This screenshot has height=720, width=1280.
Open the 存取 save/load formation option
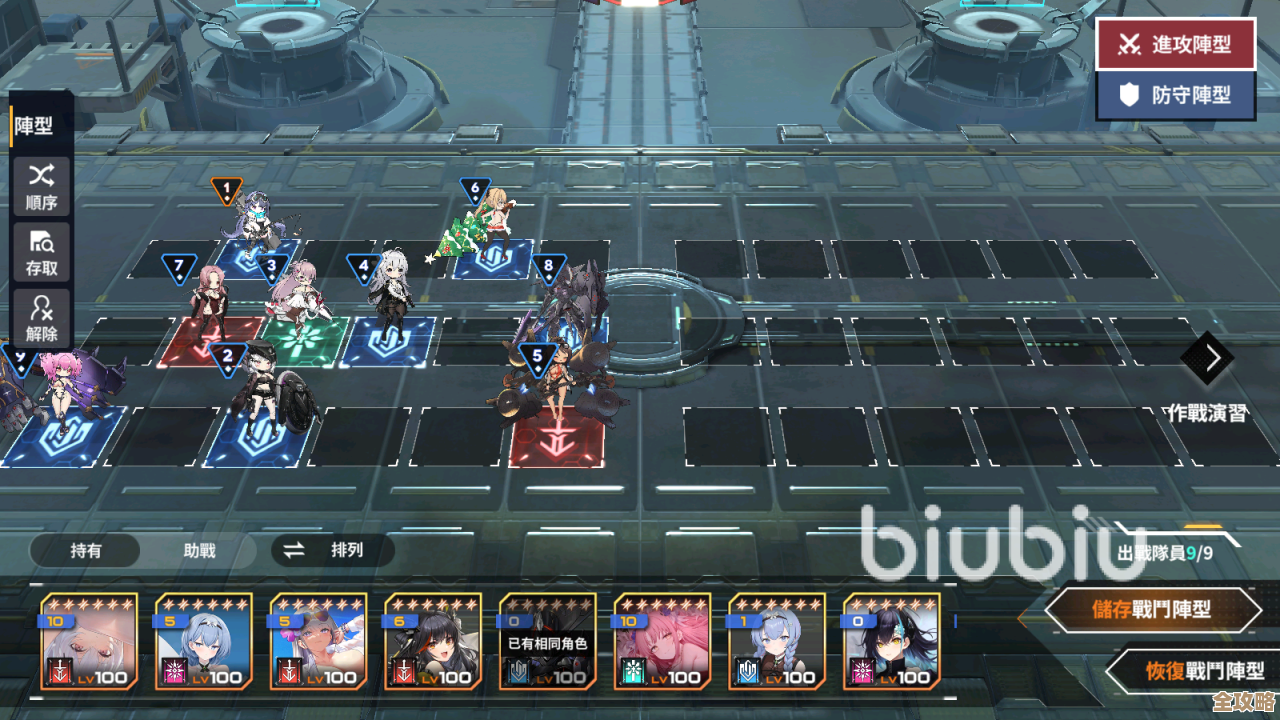(x=42, y=252)
